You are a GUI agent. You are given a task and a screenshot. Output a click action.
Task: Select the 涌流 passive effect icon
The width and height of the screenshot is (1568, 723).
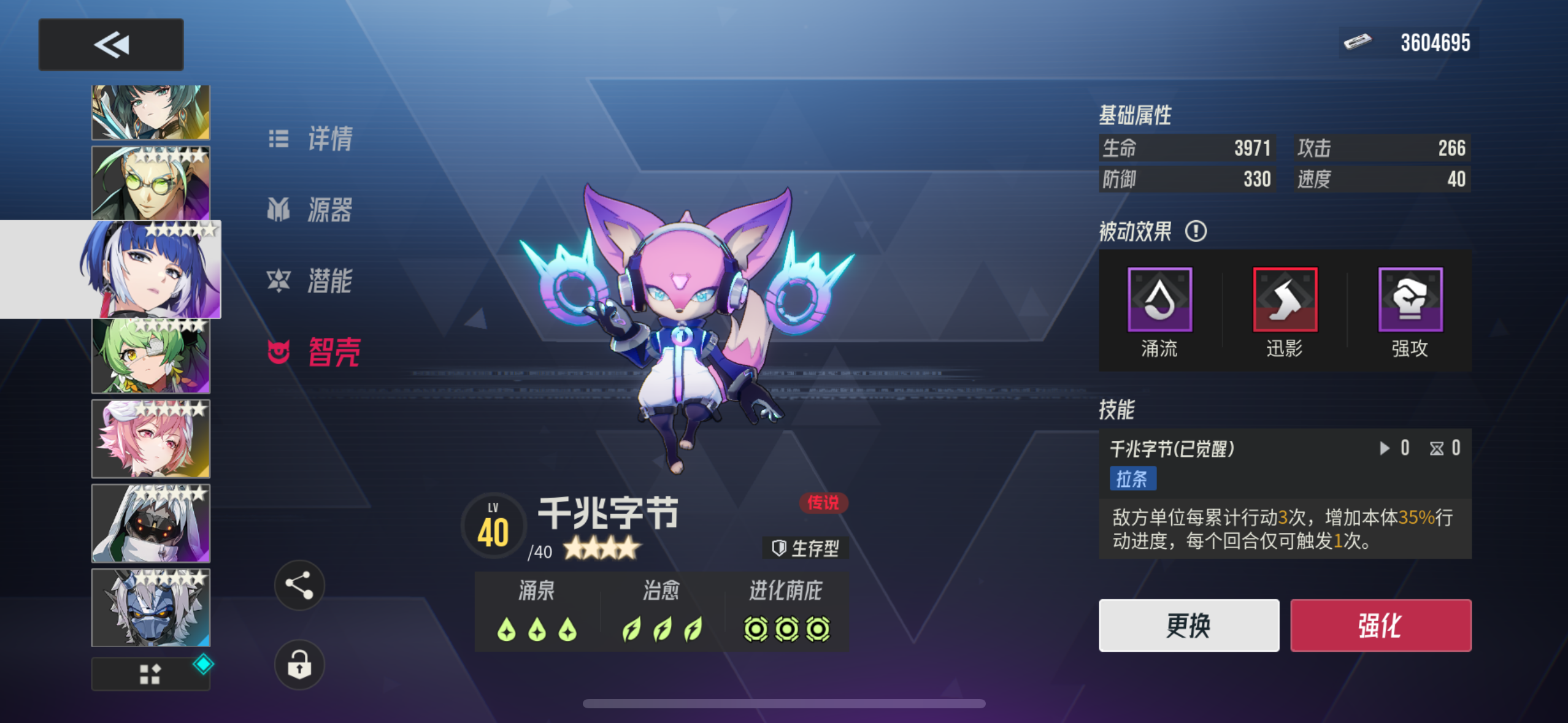coord(1159,300)
